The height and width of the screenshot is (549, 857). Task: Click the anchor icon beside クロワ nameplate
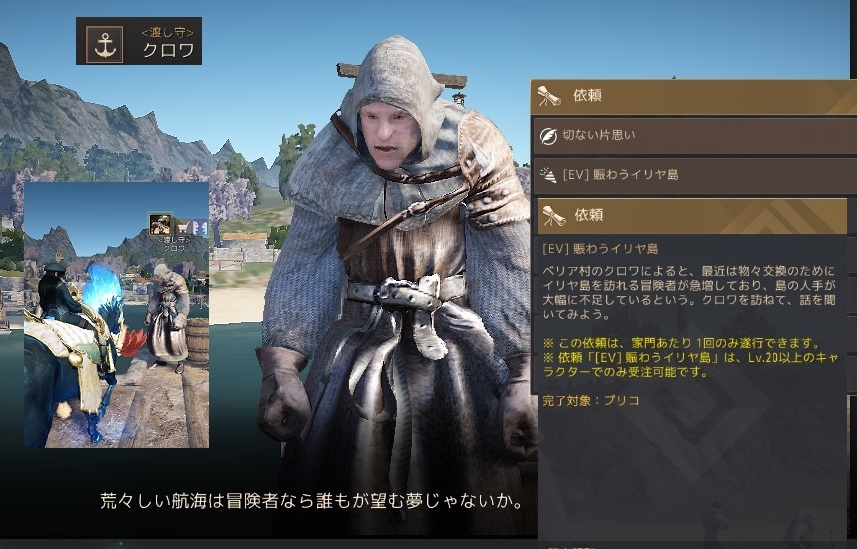(x=104, y=42)
